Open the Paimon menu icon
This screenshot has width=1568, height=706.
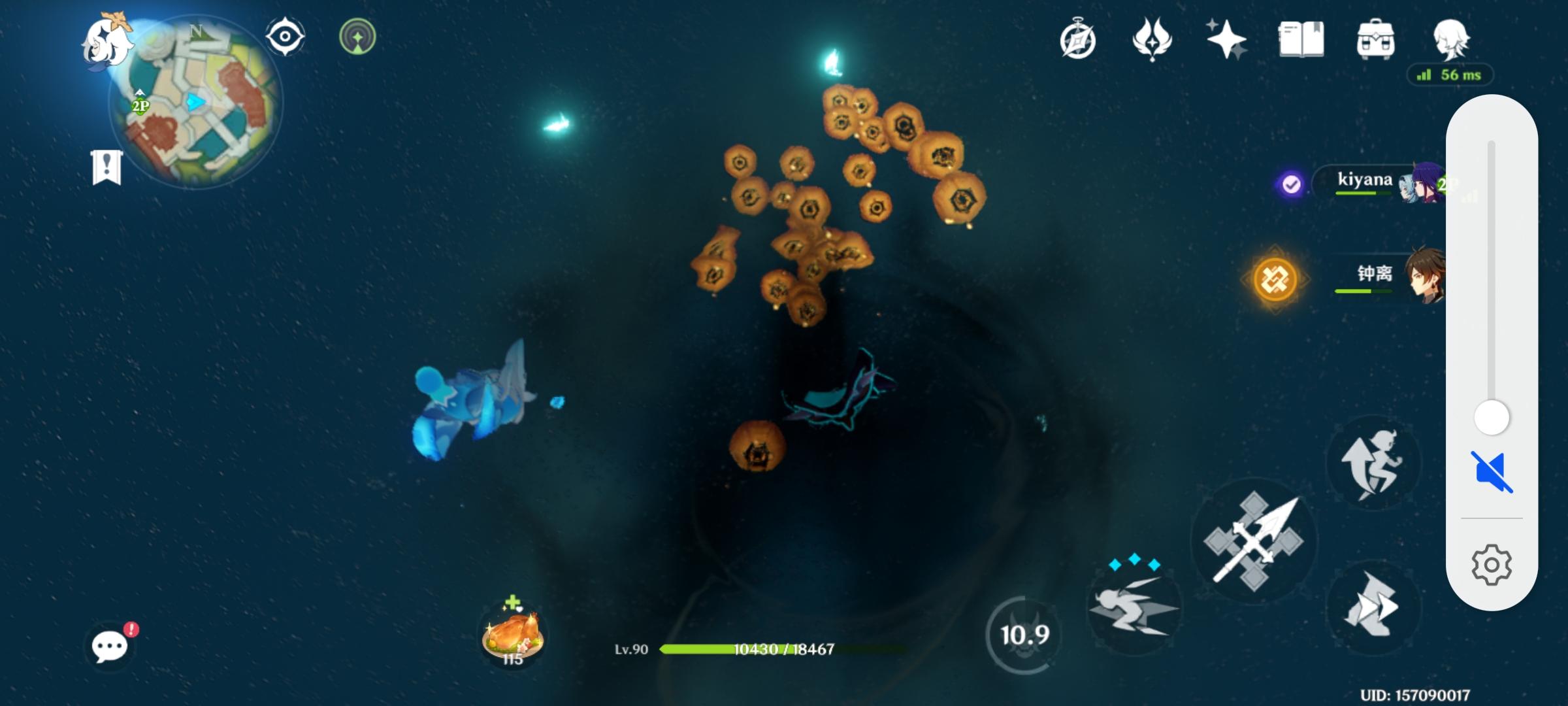[x=106, y=41]
